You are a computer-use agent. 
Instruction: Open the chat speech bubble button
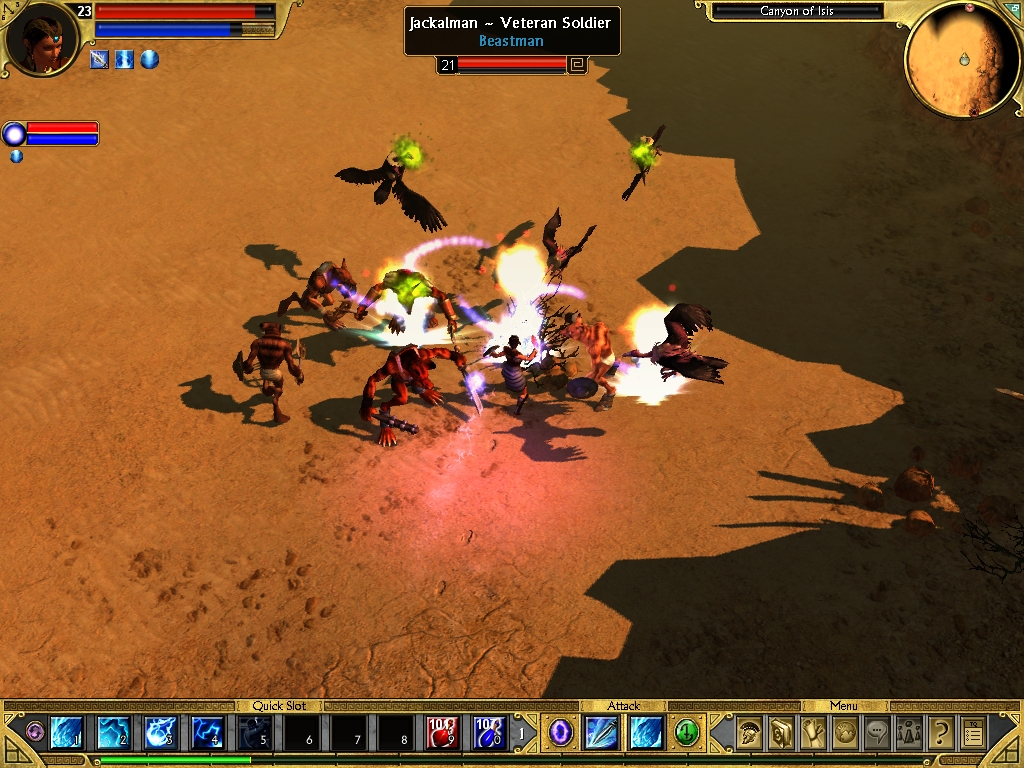(x=877, y=734)
